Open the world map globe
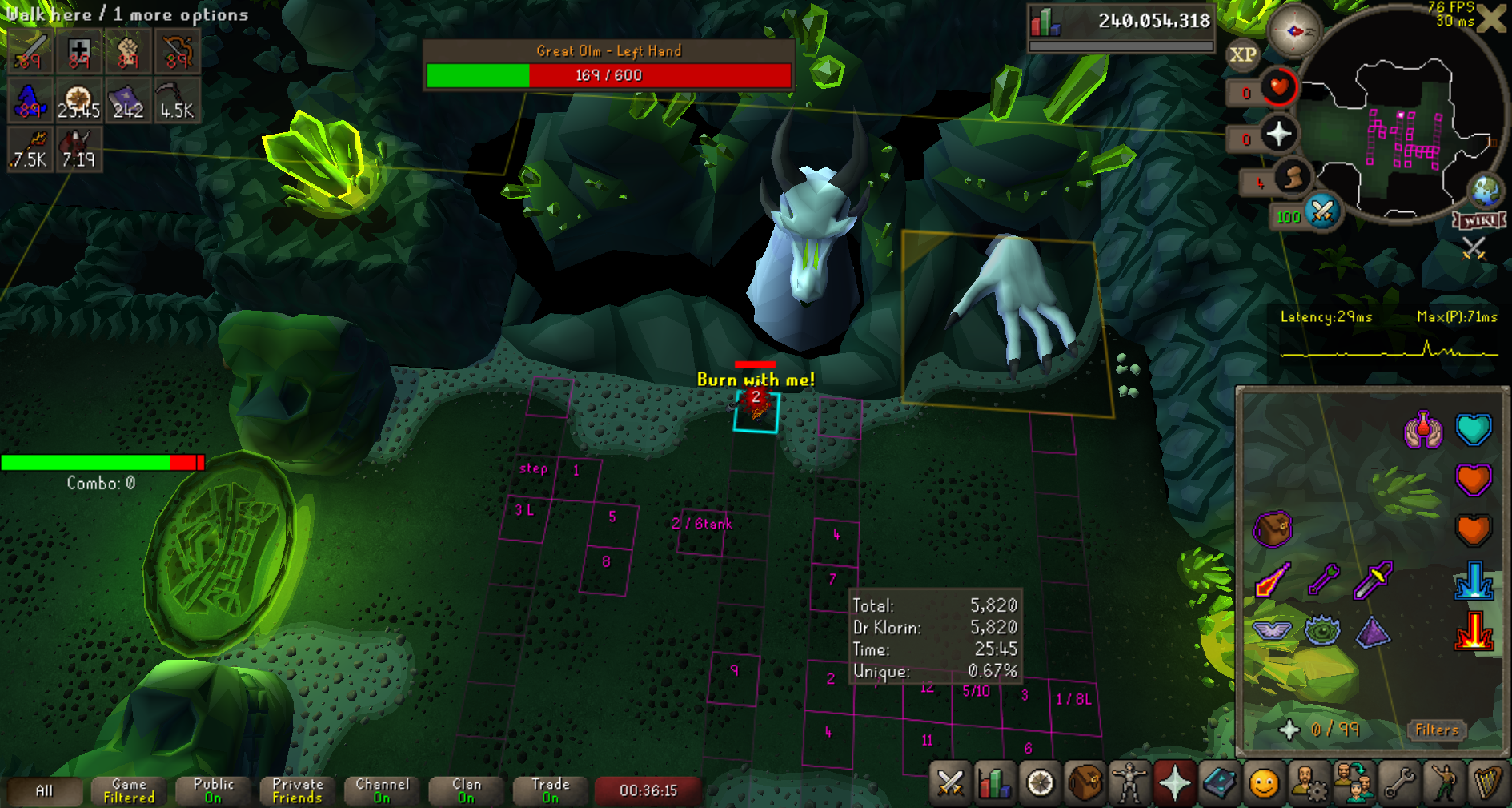This screenshot has height=808, width=1512. click(x=1486, y=191)
